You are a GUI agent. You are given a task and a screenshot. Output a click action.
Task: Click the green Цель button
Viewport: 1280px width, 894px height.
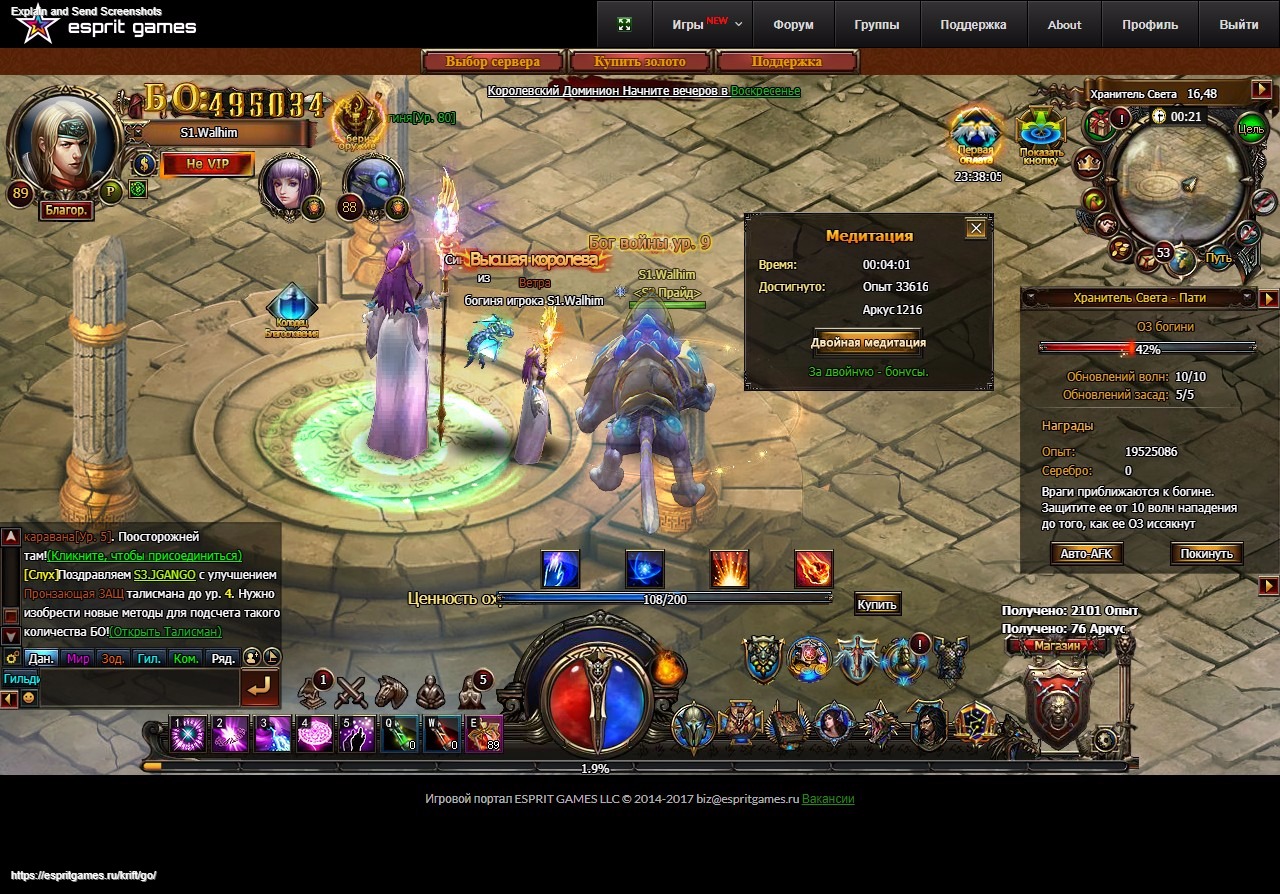click(1251, 128)
